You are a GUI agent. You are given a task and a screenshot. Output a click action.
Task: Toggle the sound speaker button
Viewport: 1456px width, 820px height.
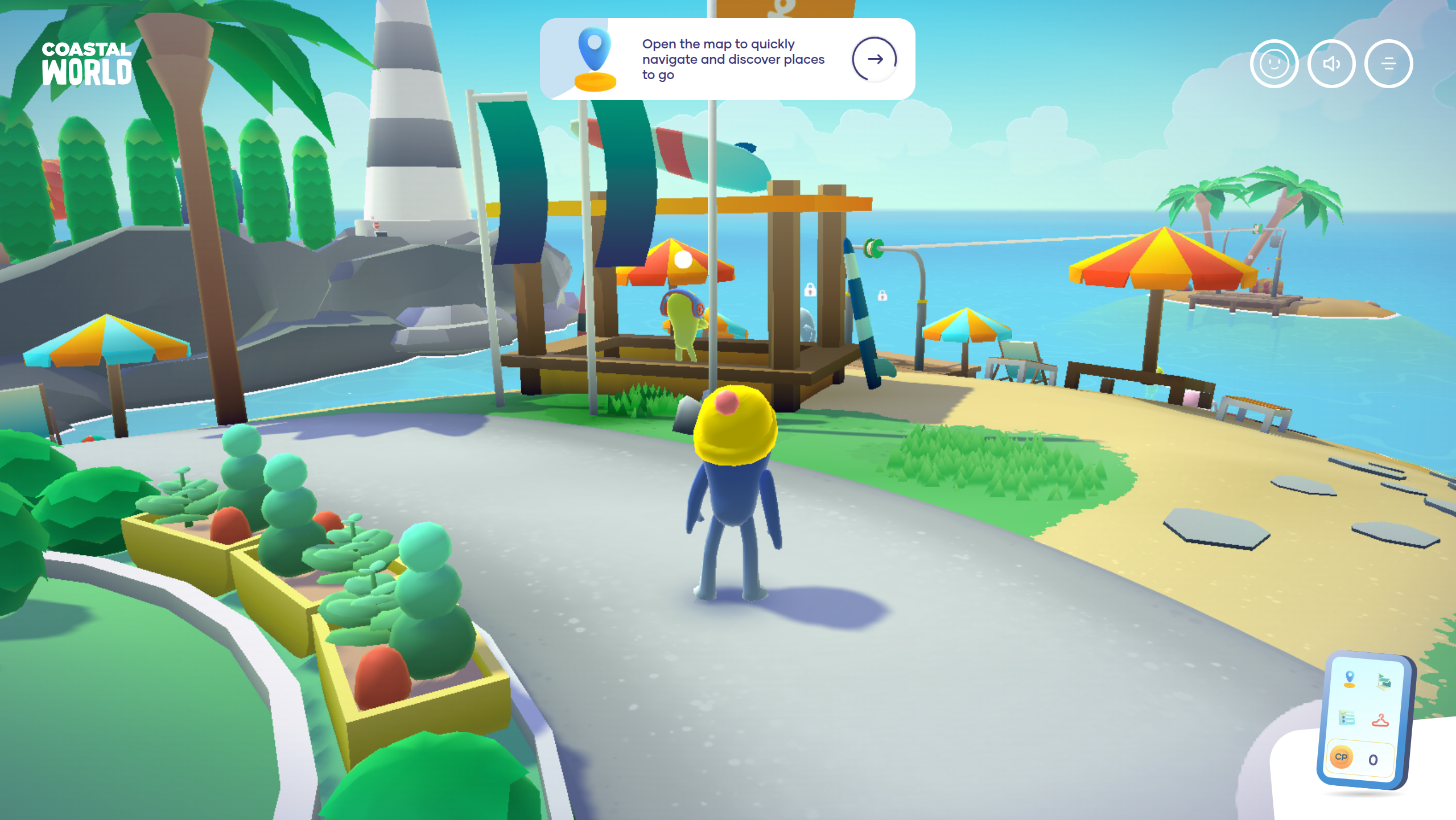[1331, 64]
